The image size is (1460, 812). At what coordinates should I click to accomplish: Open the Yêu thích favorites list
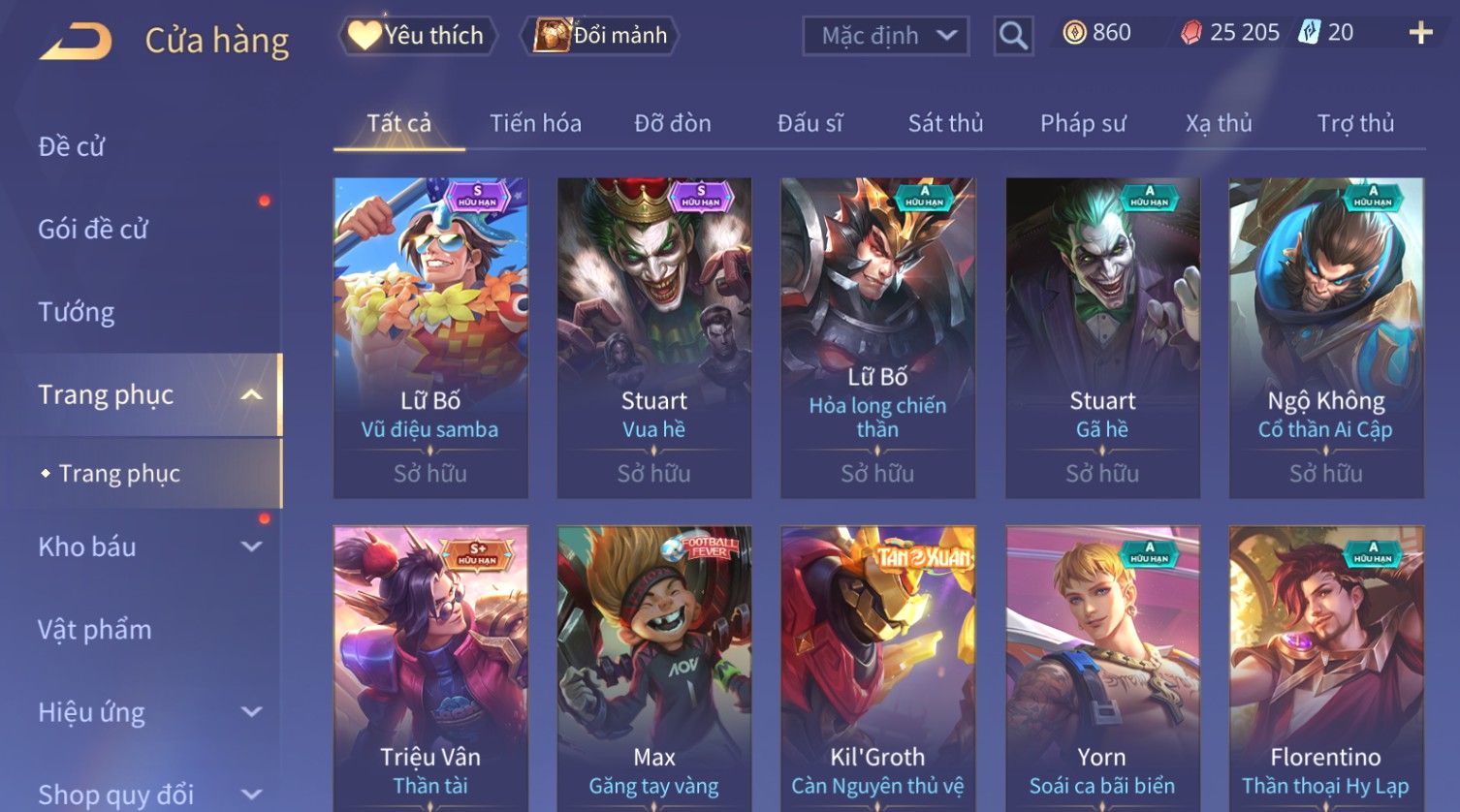(418, 36)
